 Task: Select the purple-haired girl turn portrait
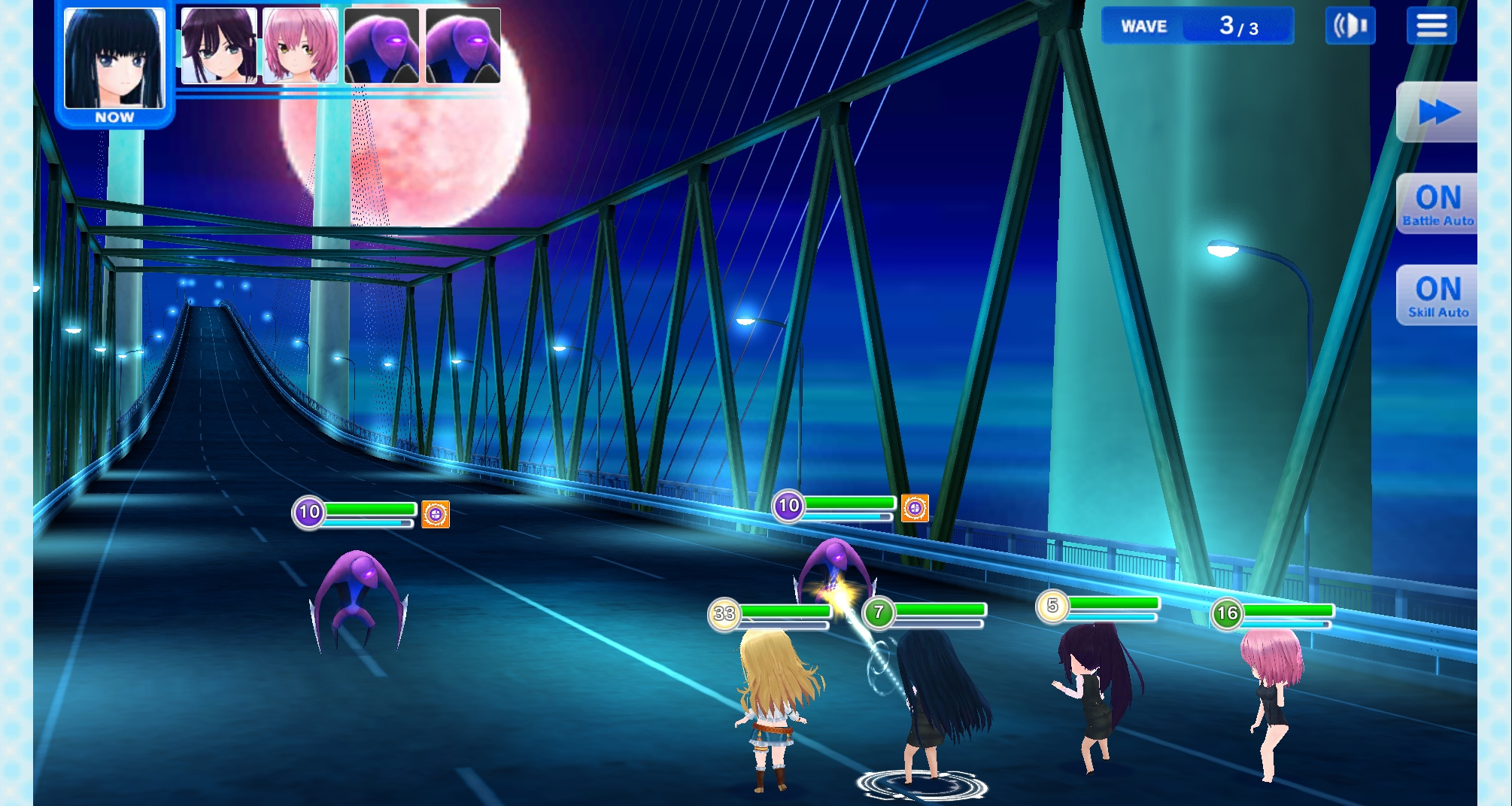pos(219,45)
